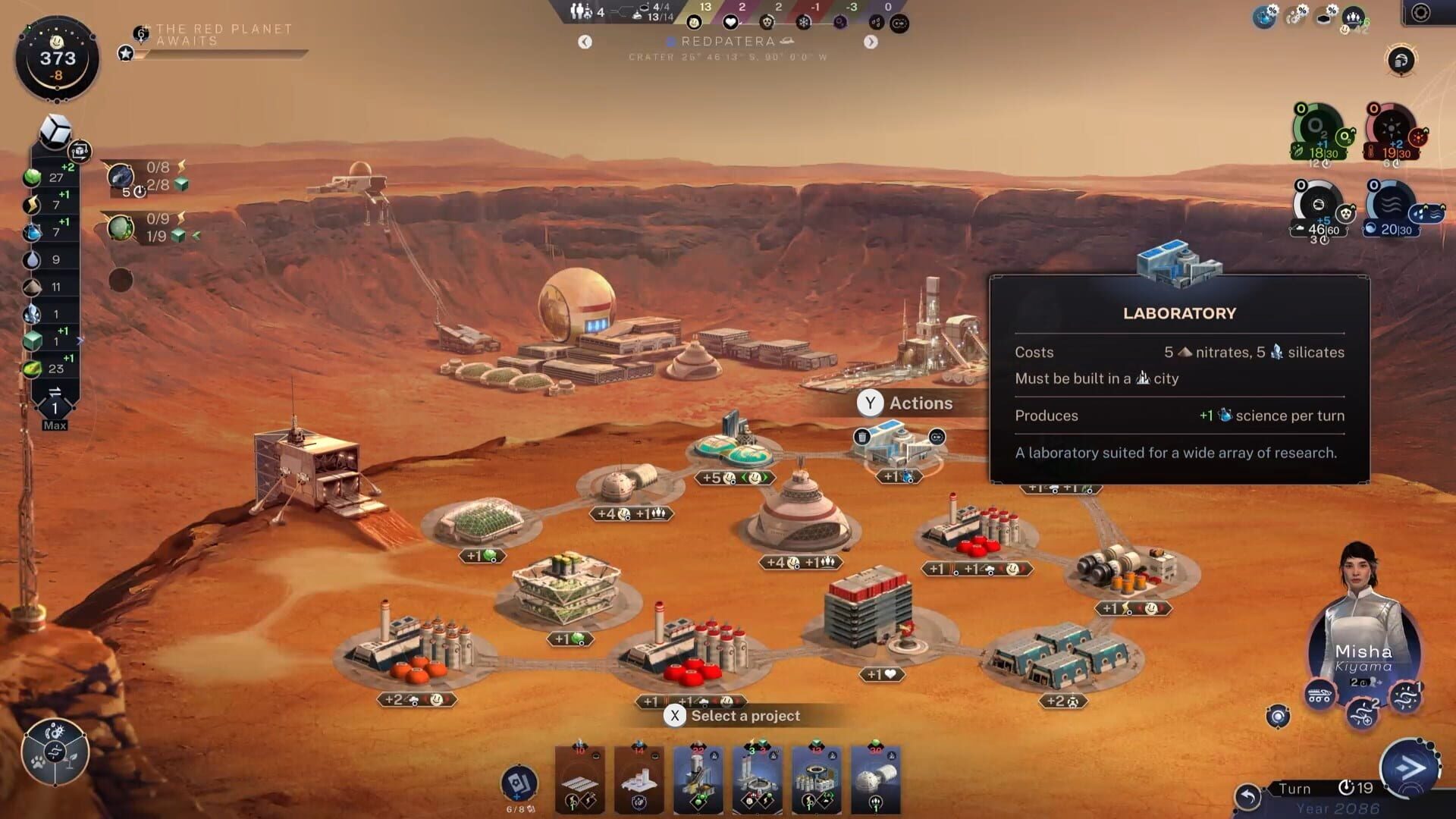Click the nitrates resource icon in sidebar
The width and height of the screenshot is (1456, 819).
tap(31, 286)
